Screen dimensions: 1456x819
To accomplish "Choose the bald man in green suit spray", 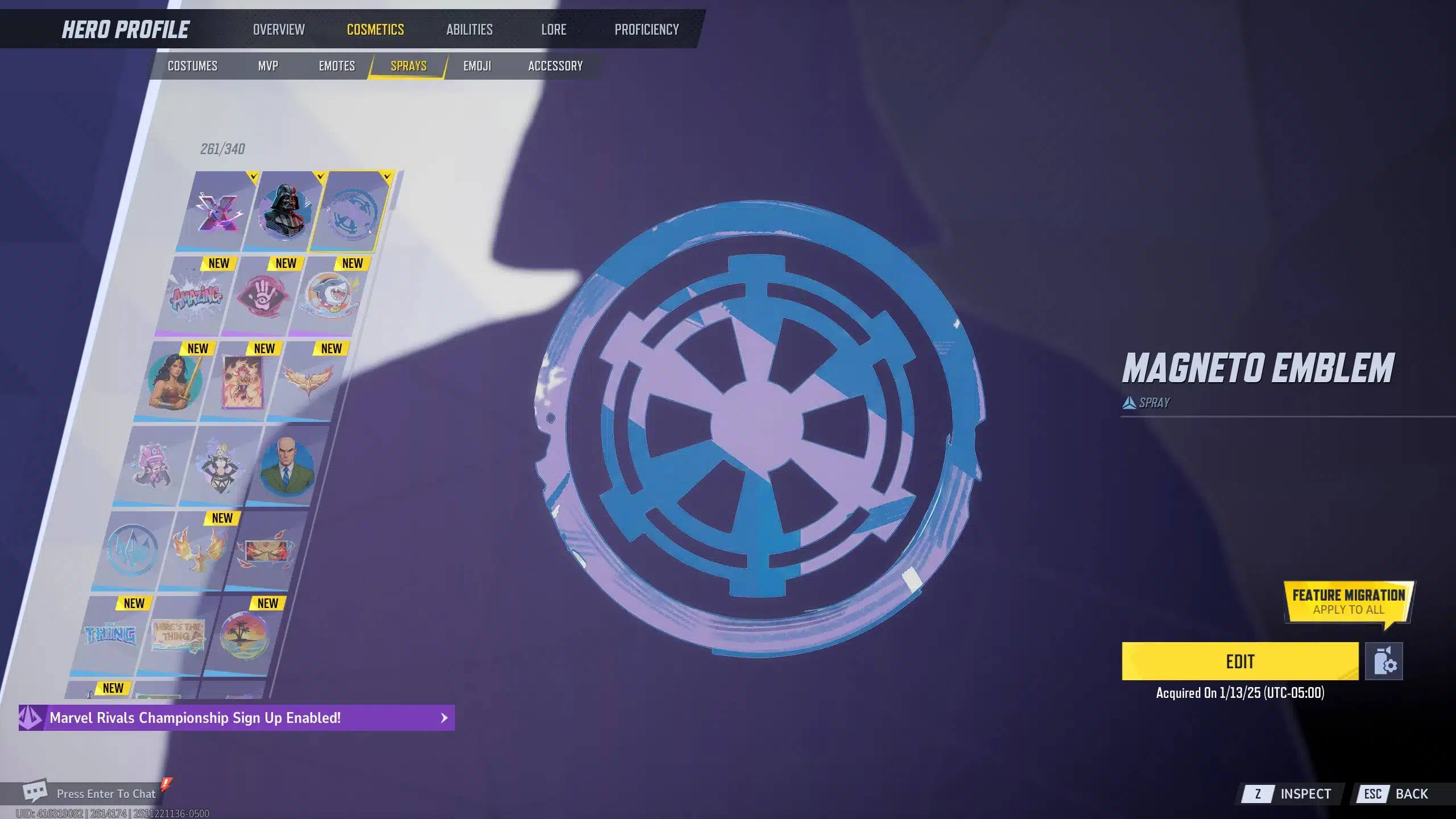I will click(286, 466).
